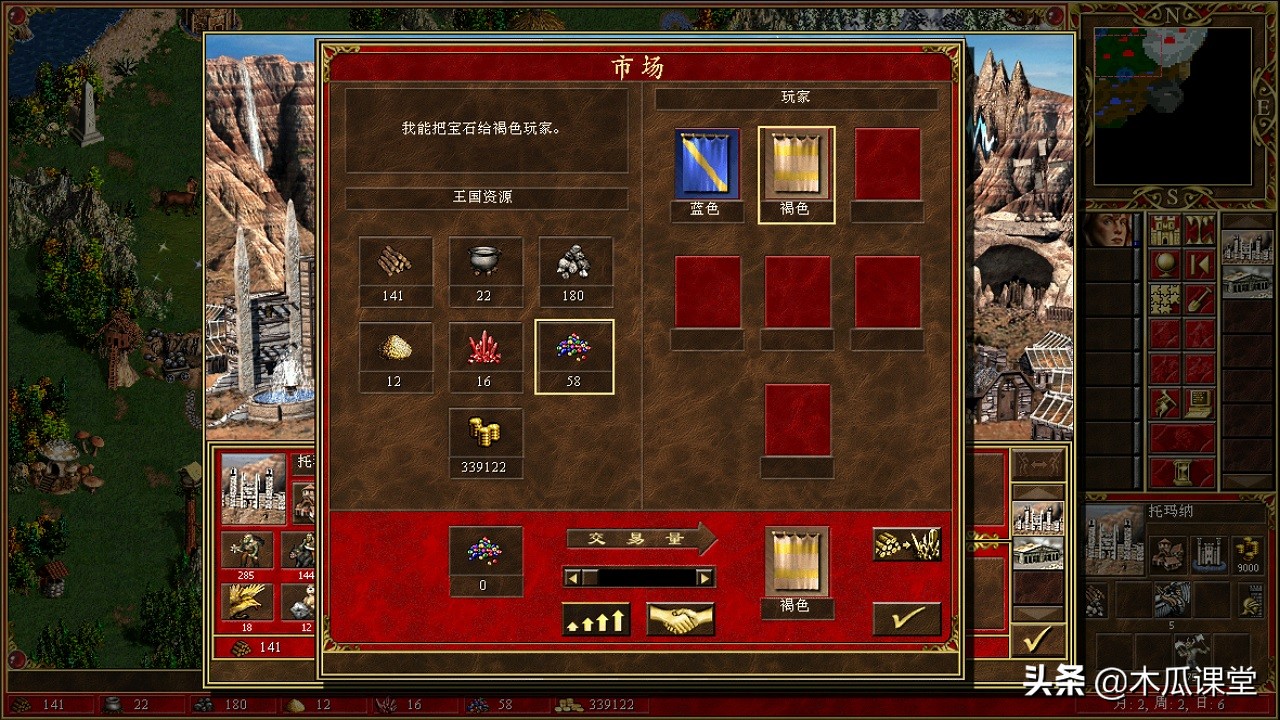Screen dimensions: 1280x720
Task: Open the puzzle map sidebar icon
Action: pos(1163,298)
